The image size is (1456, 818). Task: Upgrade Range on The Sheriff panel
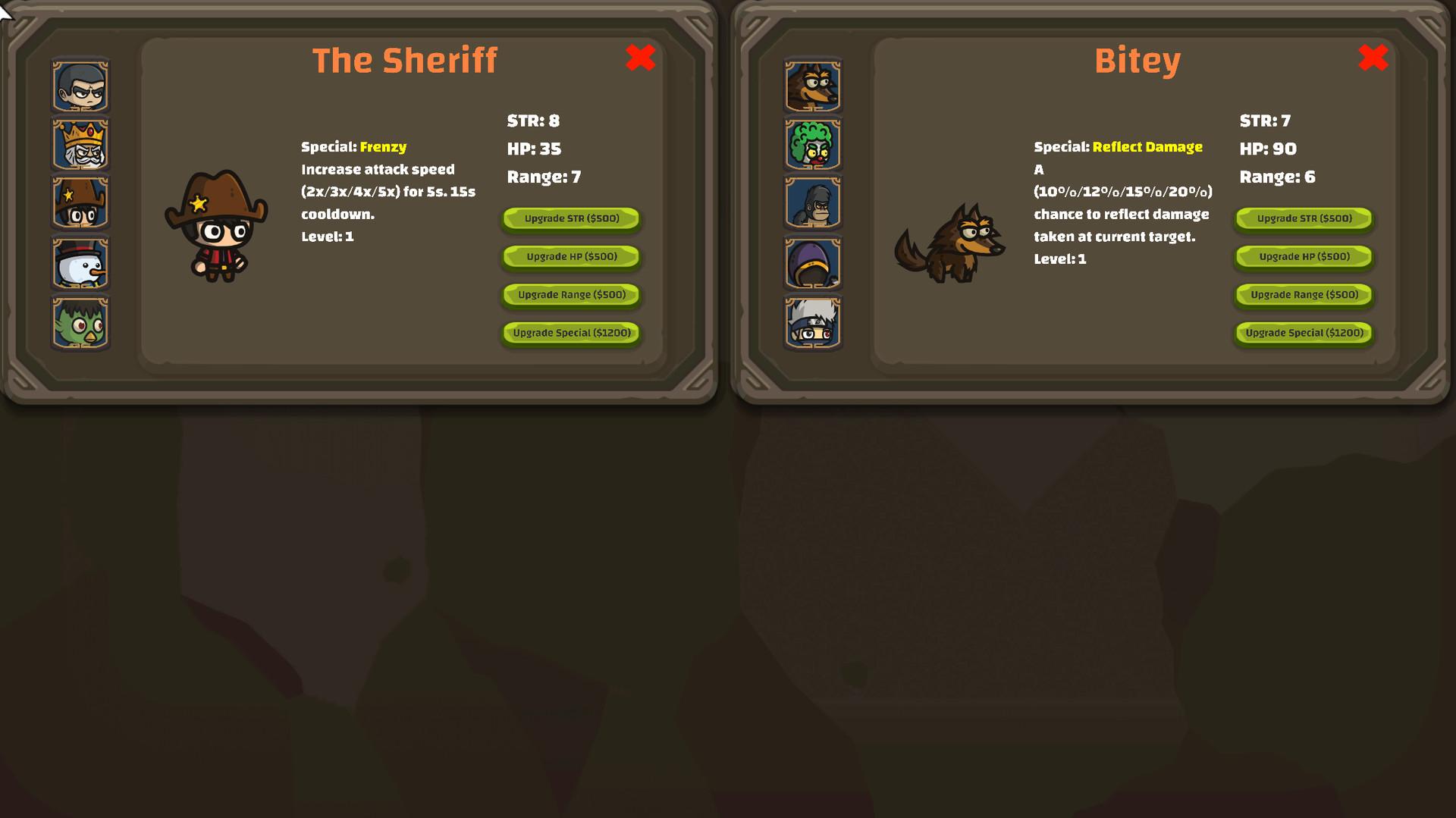tap(570, 295)
